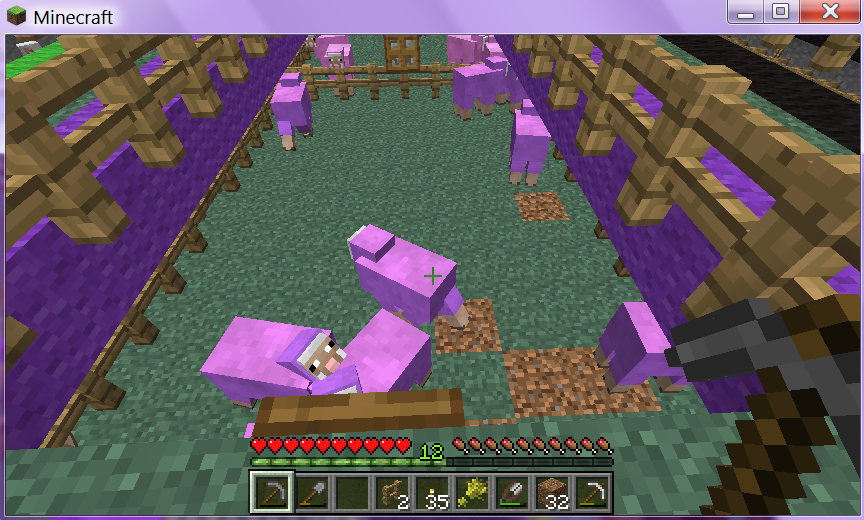864x520 pixels.
Task: Close the Minecraft window
Action: (x=828, y=12)
